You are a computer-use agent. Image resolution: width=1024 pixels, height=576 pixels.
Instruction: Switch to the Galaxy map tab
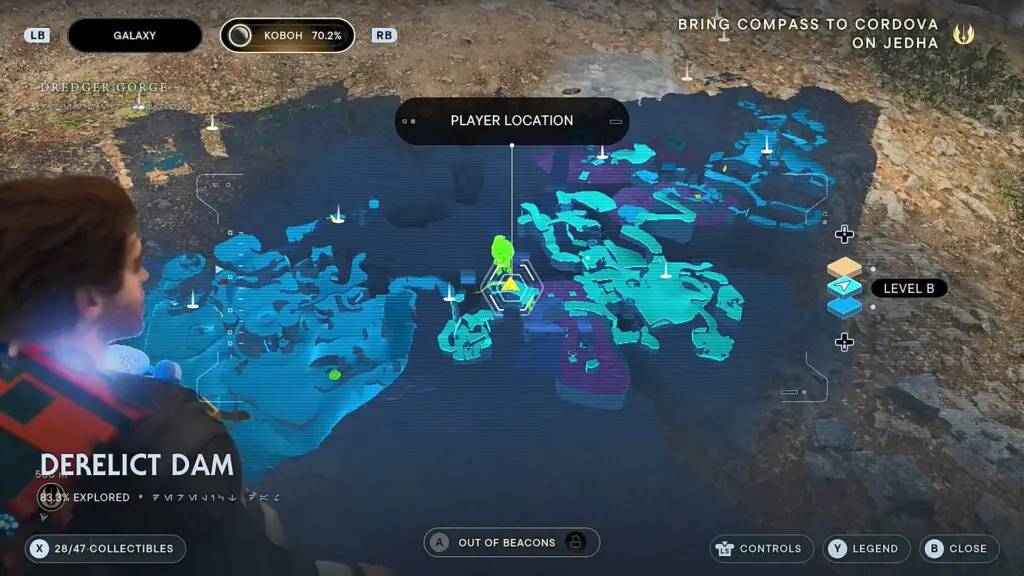point(134,35)
